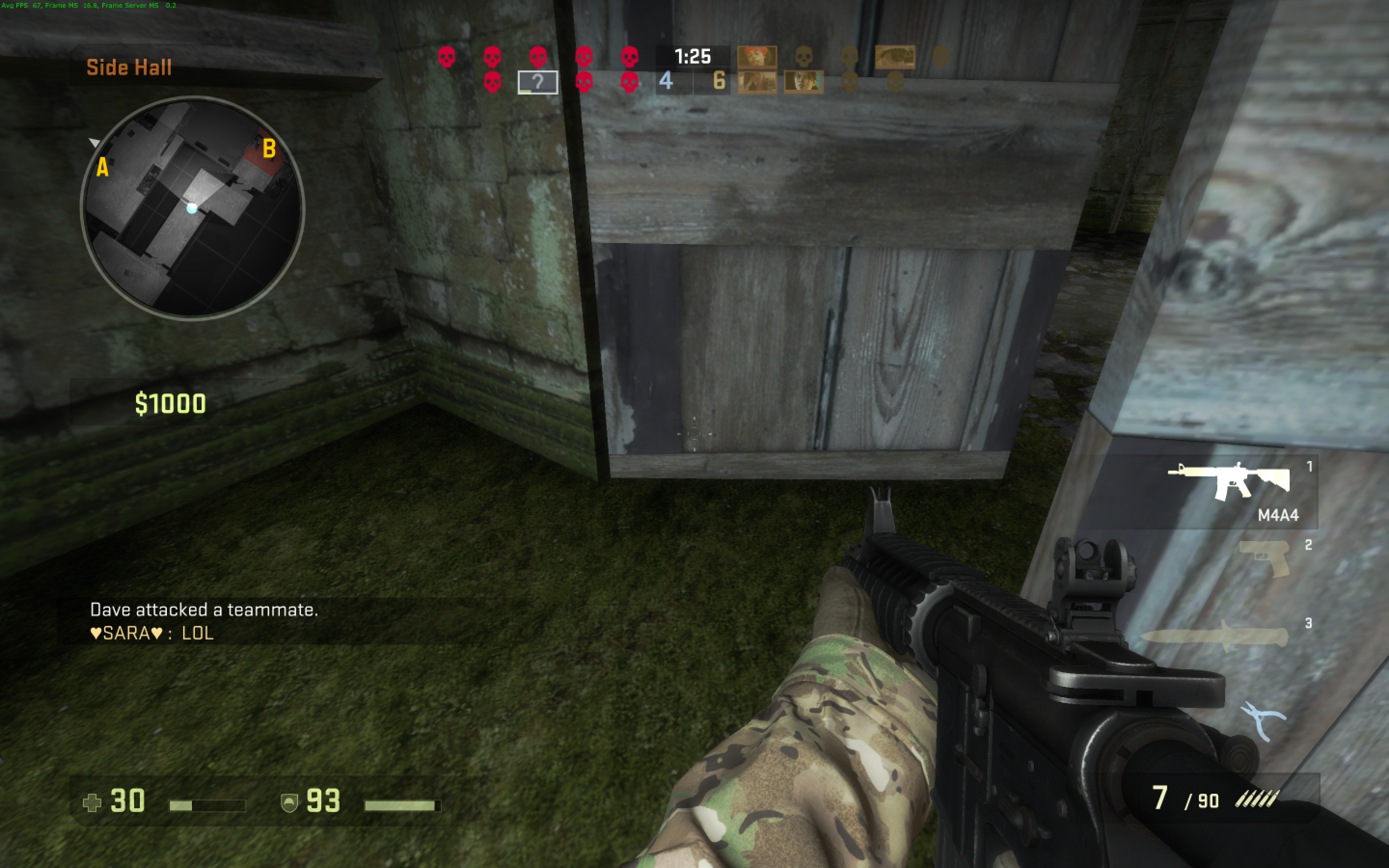Select the question mark player avatar
Viewport: 1389px width, 868px height.
pos(537,82)
